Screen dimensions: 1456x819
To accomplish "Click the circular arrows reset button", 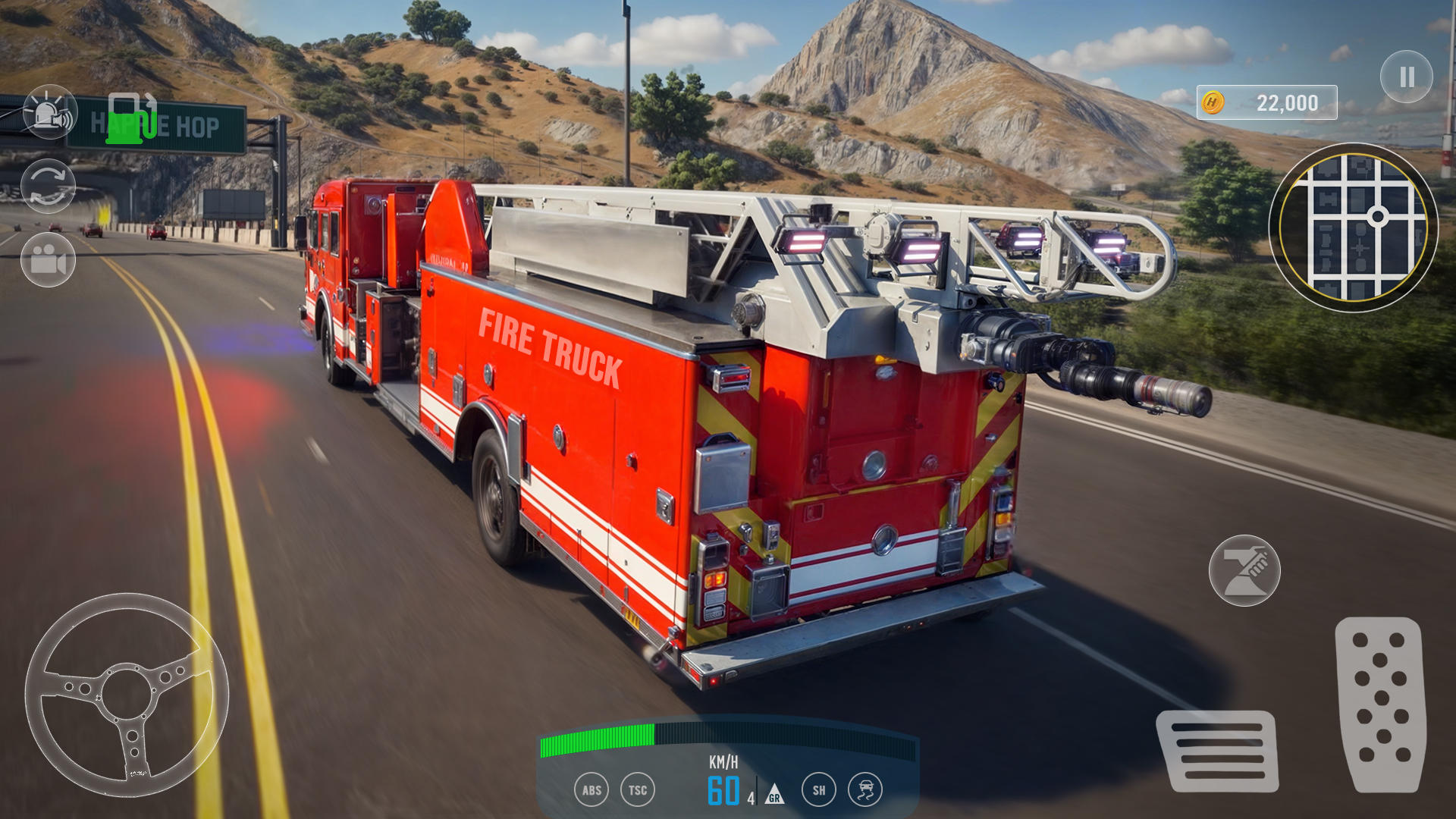I will click(x=48, y=186).
